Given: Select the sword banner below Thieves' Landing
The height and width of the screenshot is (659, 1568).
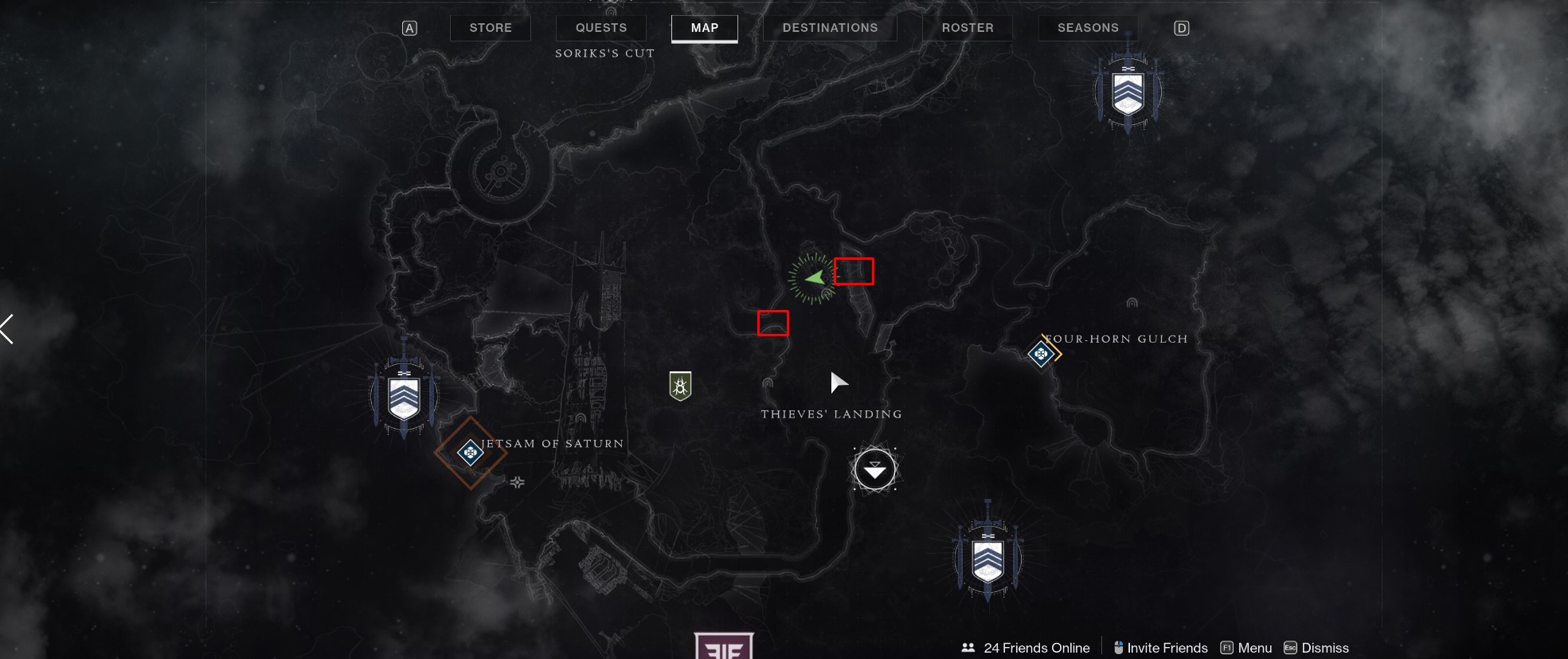Looking at the screenshot, I should (x=987, y=558).
